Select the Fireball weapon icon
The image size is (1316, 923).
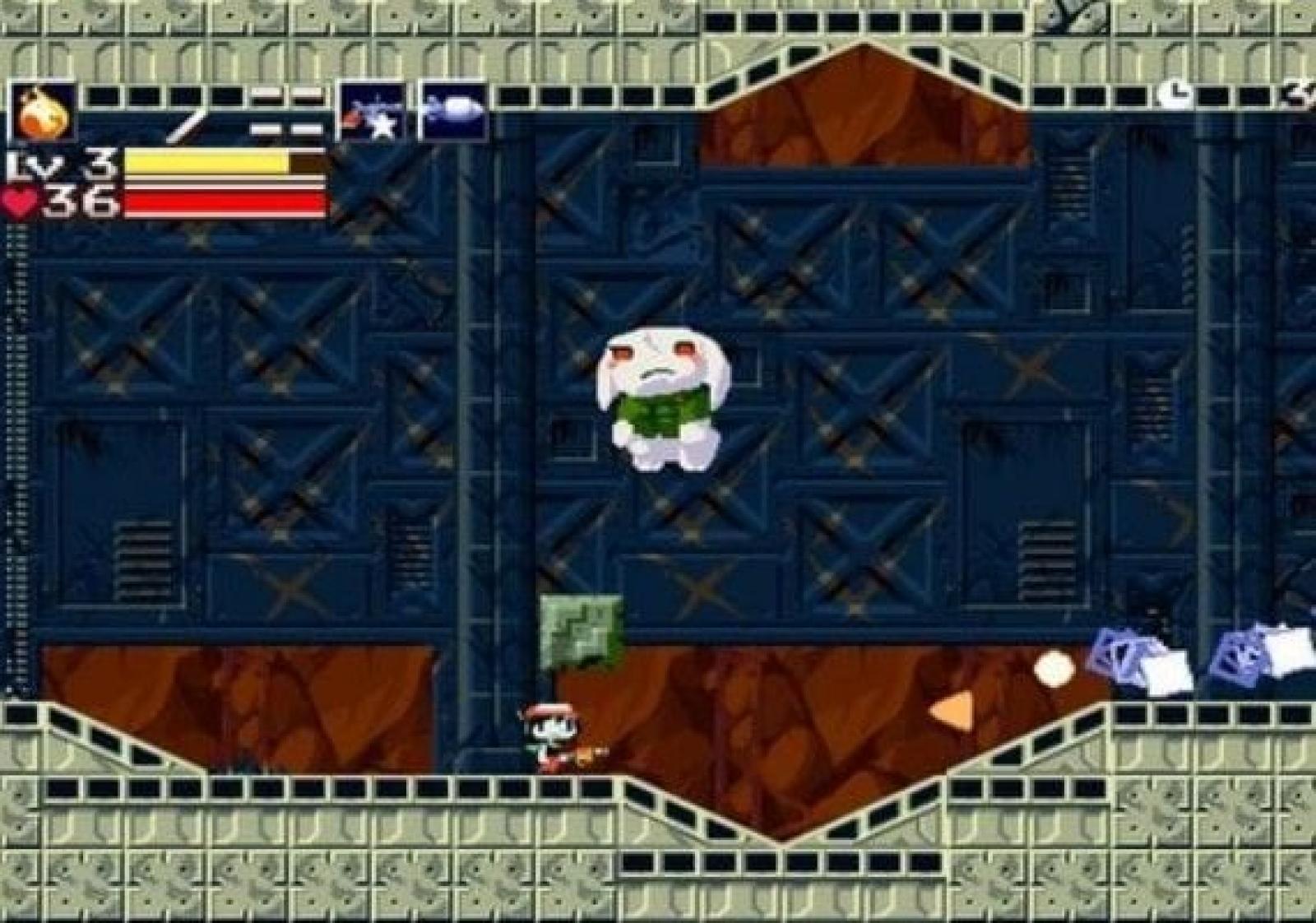pyautogui.click(x=44, y=113)
